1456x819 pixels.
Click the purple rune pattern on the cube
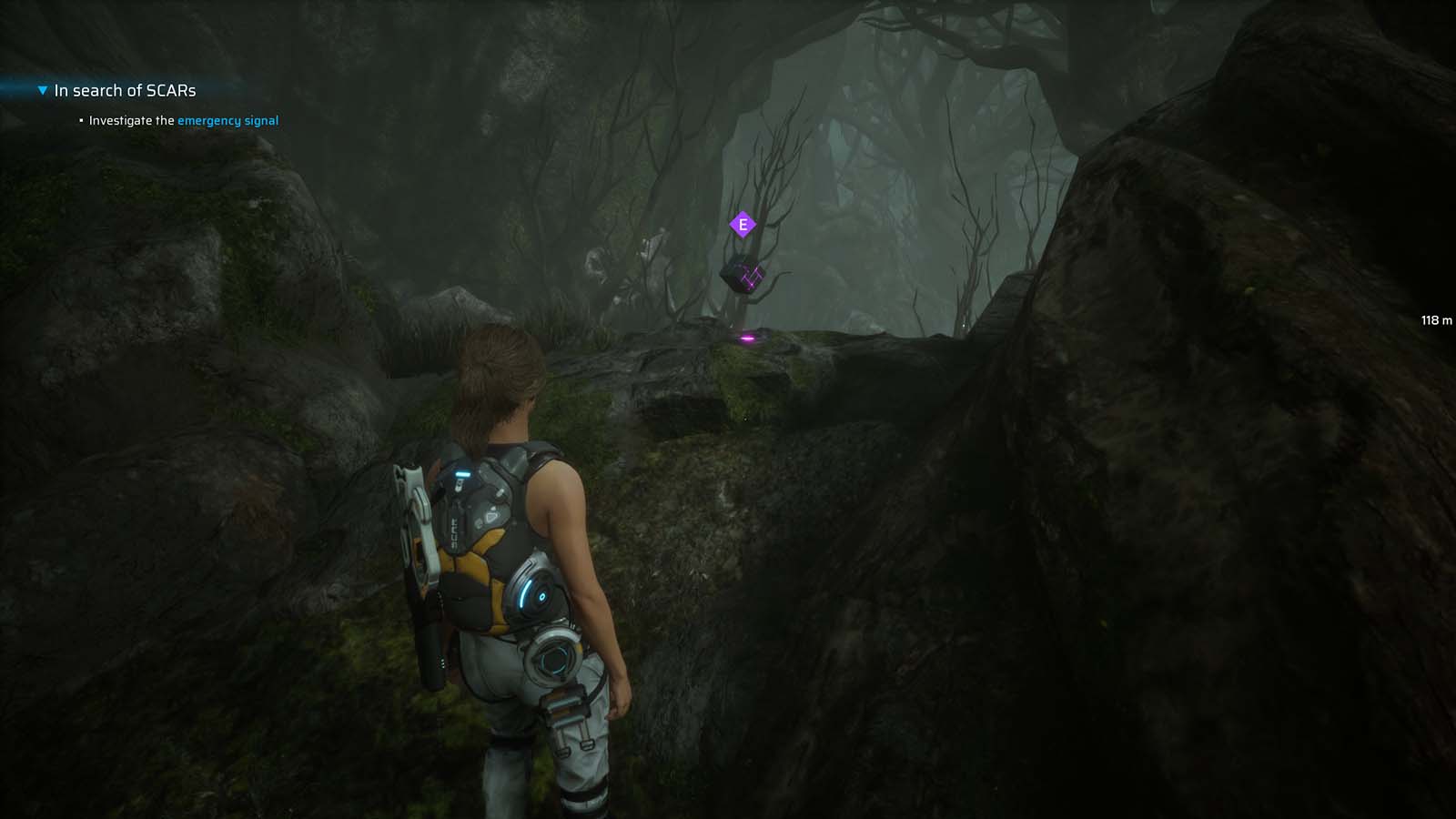[752, 277]
